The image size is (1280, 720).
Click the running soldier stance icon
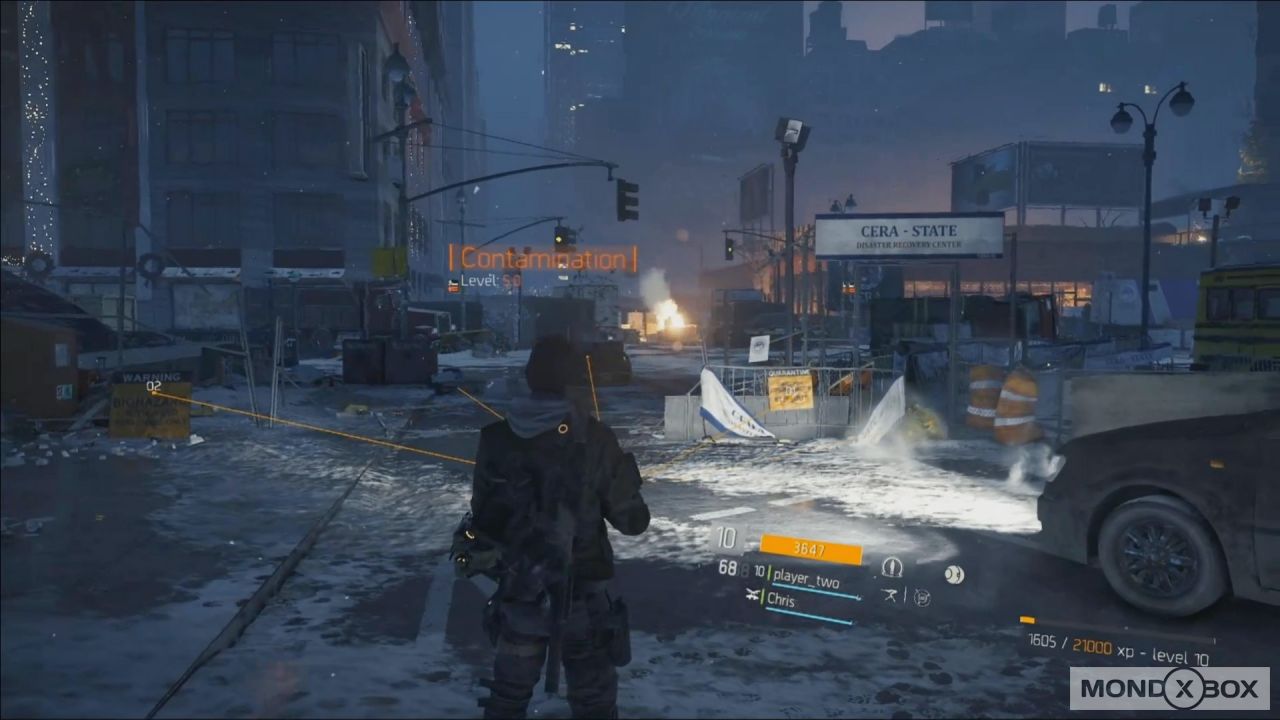tap(891, 596)
